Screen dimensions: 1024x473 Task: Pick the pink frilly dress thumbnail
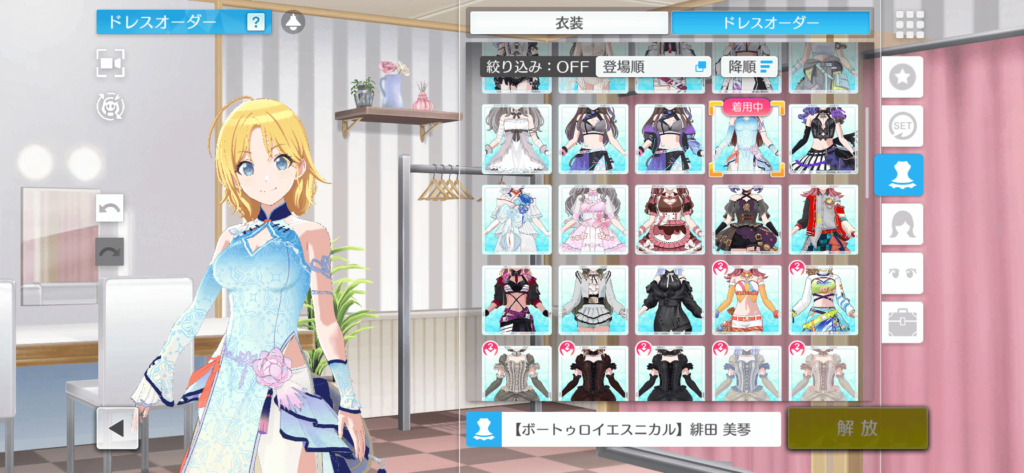593,219
